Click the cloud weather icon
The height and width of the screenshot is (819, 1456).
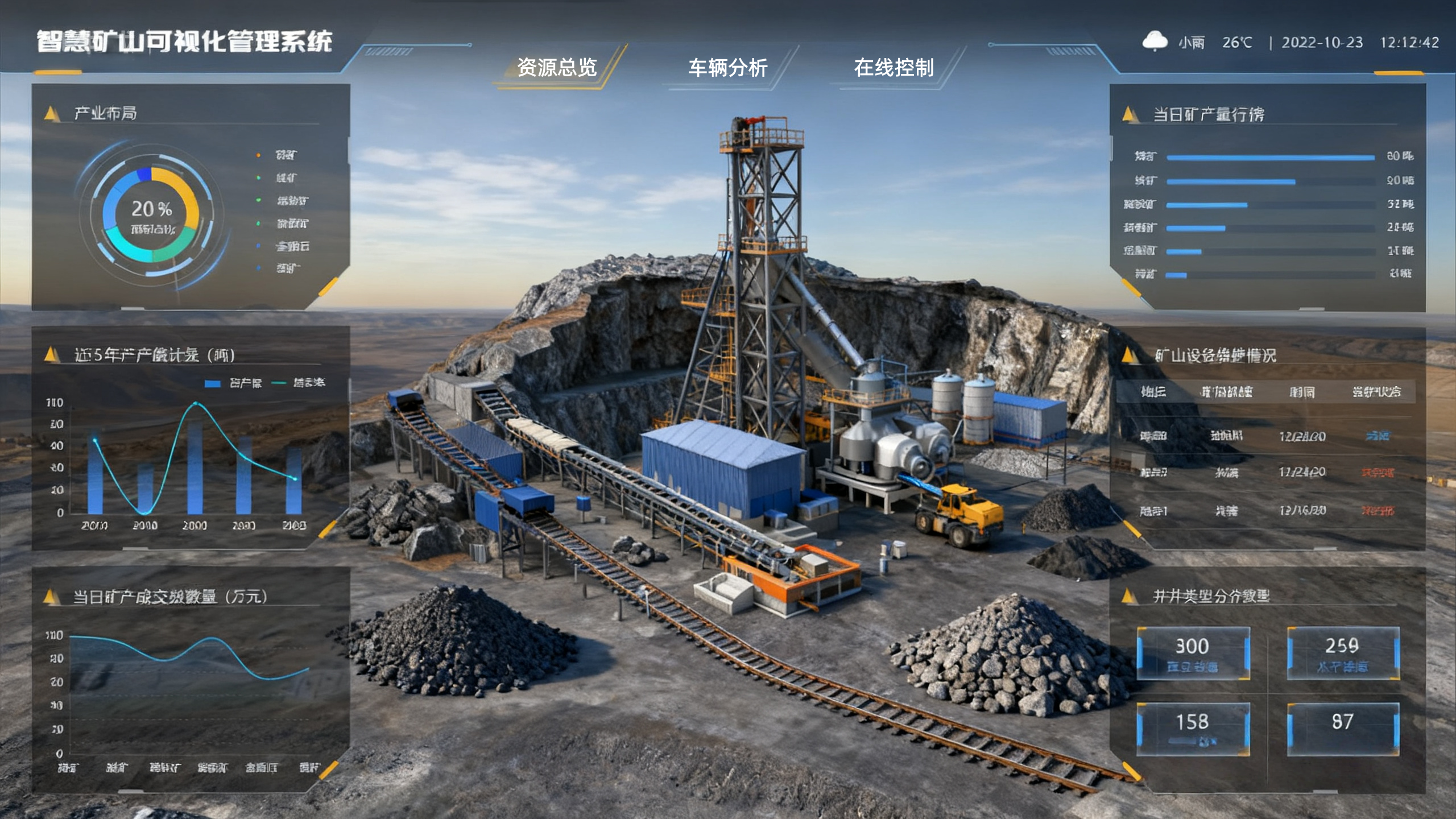1155,42
